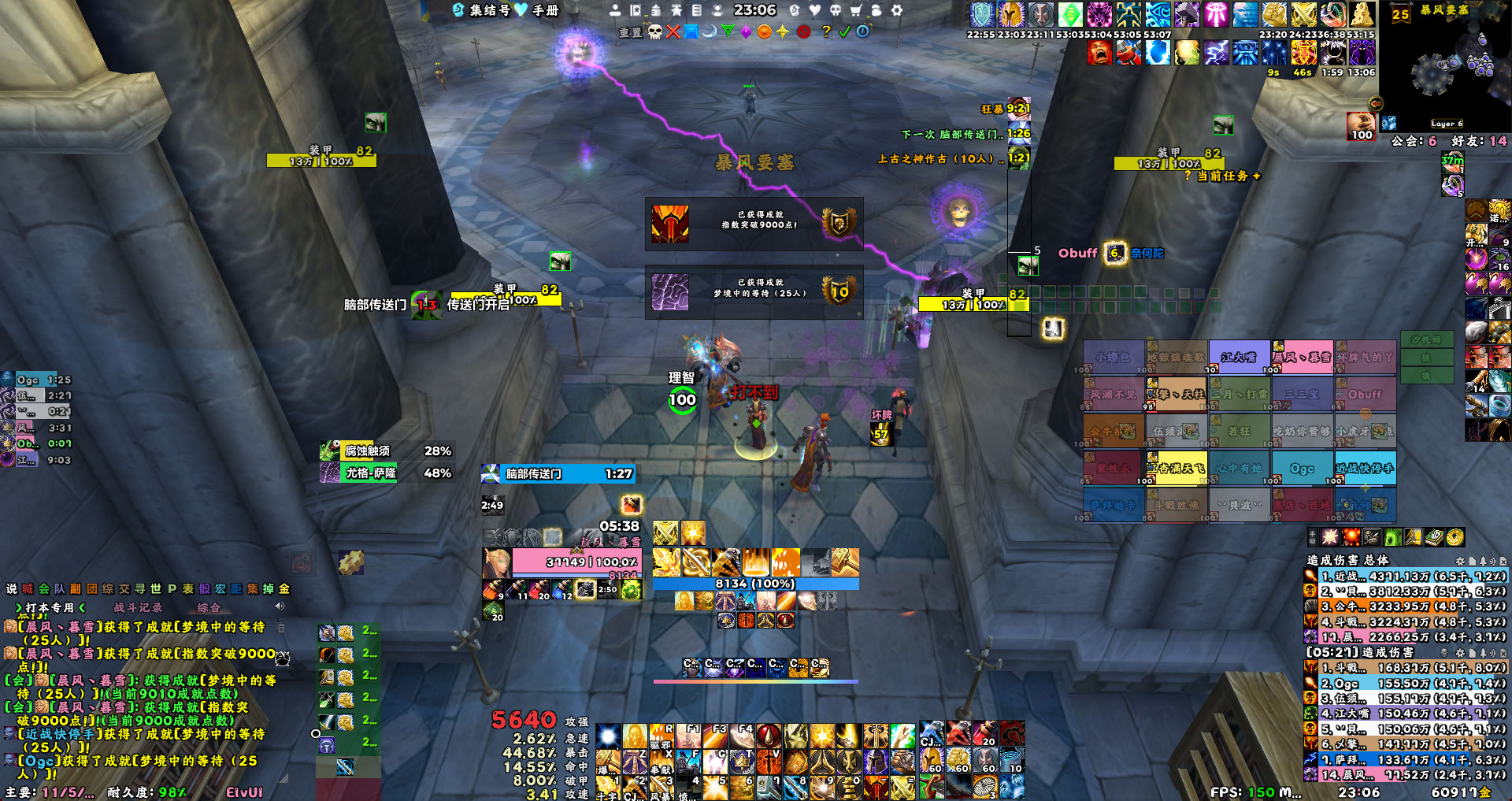Image resolution: width=1512 pixels, height=801 pixels.
Task: Select raid frame 近战快停手
Action: tap(1365, 468)
